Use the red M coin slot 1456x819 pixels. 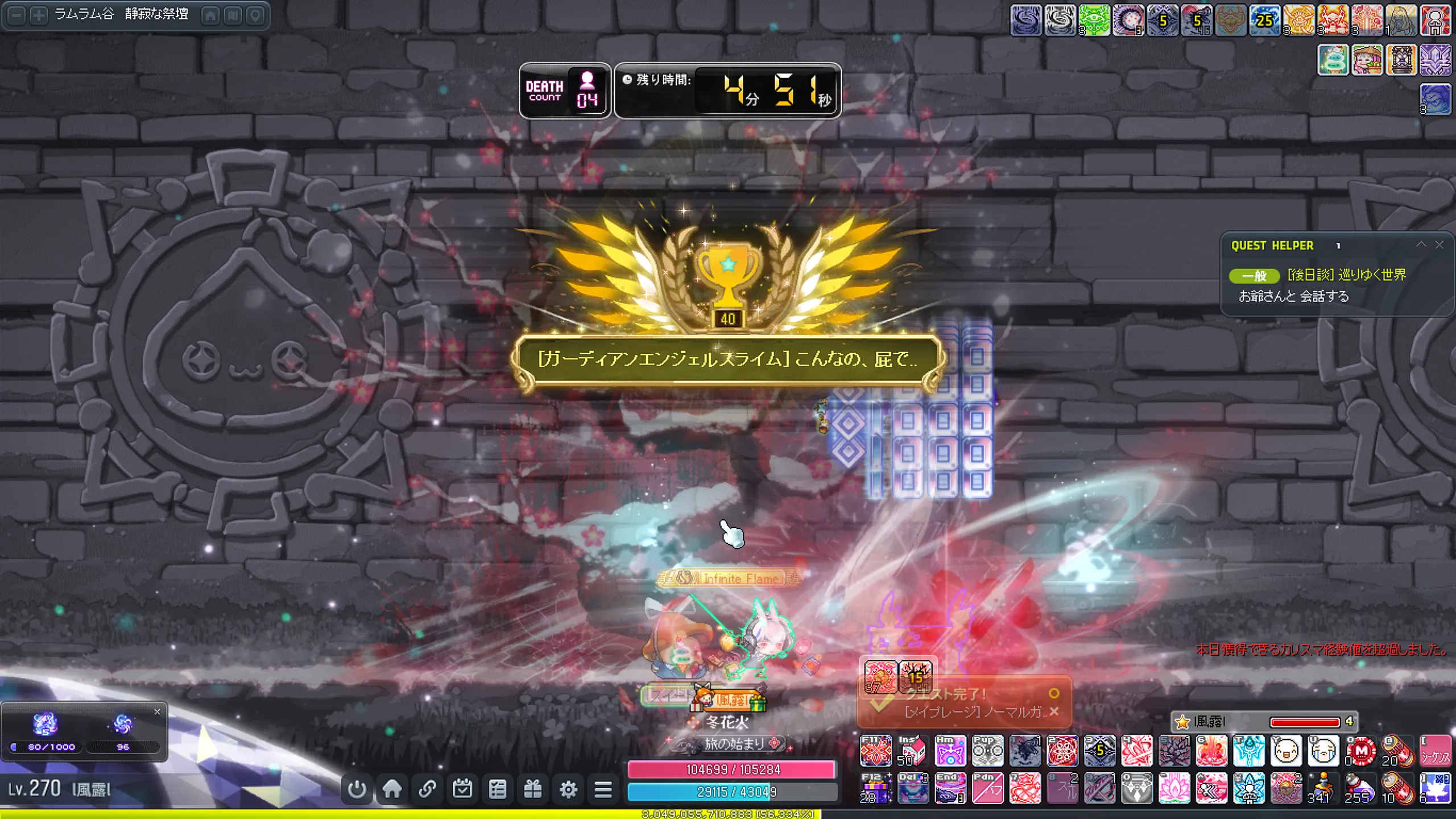tap(1361, 751)
